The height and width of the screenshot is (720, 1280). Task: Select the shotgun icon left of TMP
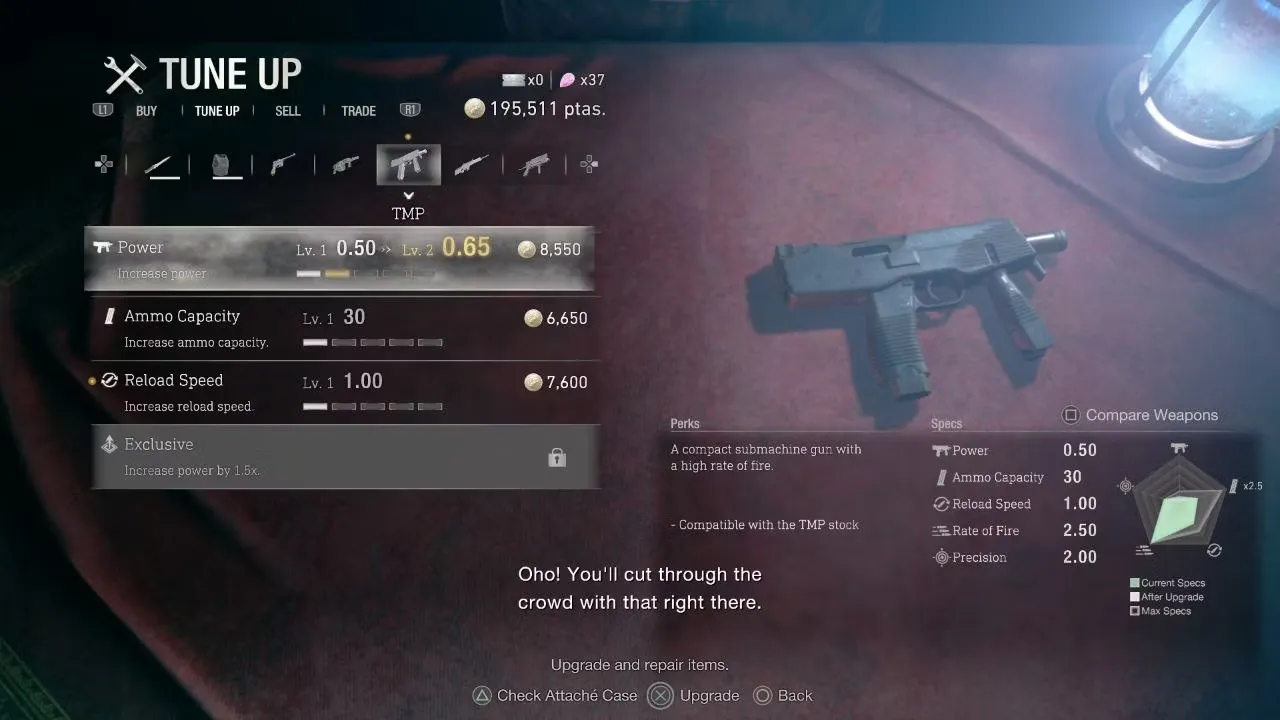point(345,165)
